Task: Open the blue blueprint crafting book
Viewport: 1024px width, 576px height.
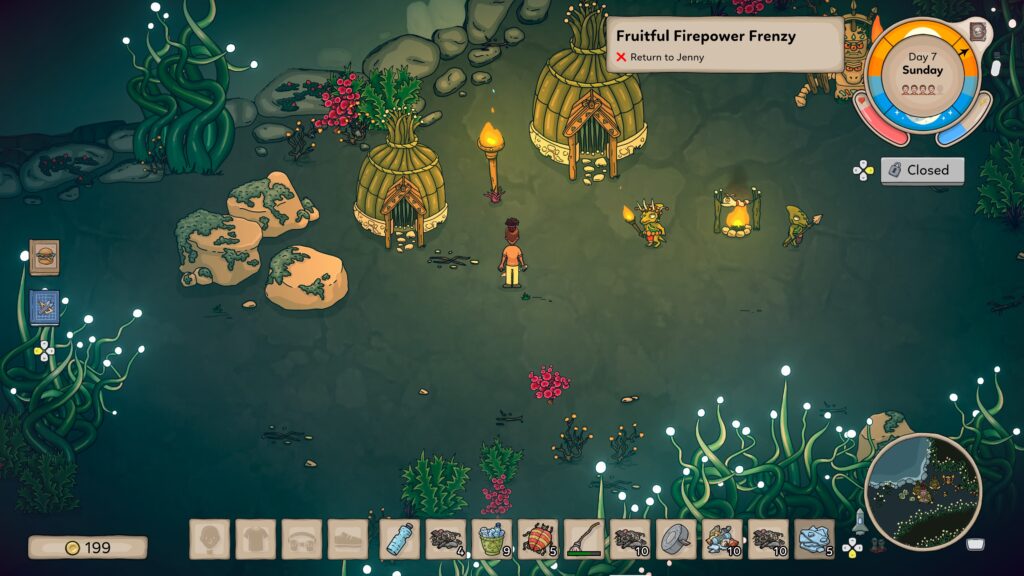Action: coord(44,307)
